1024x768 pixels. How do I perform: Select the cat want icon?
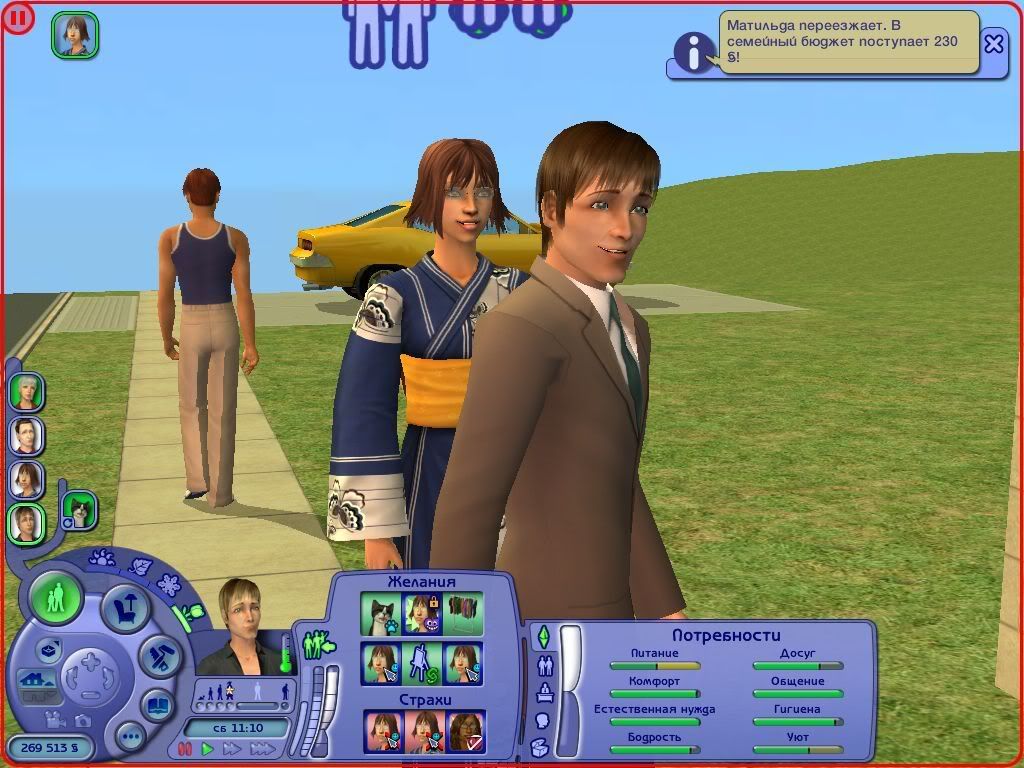(380, 613)
